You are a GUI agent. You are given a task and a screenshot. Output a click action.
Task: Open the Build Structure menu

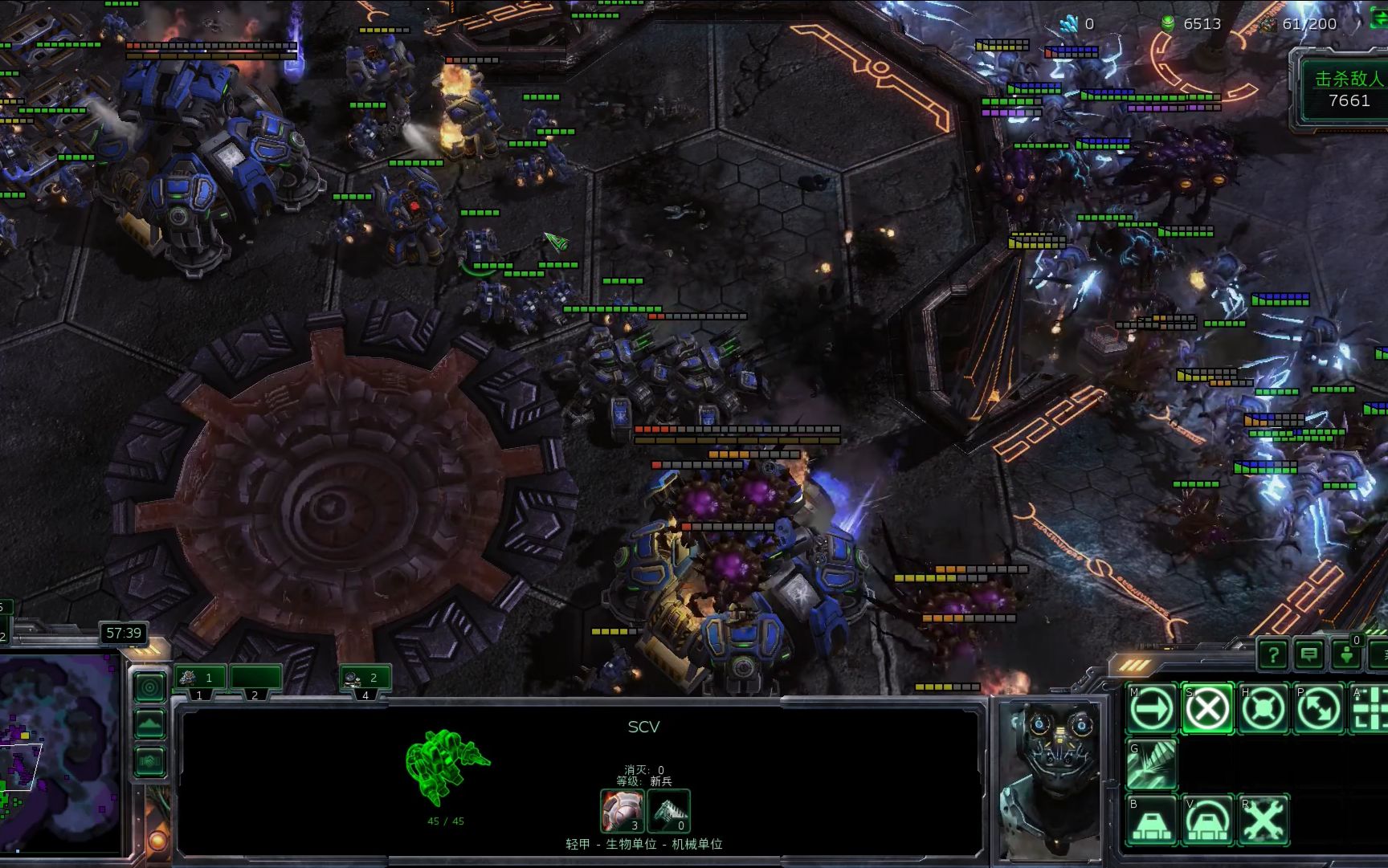(1152, 820)
